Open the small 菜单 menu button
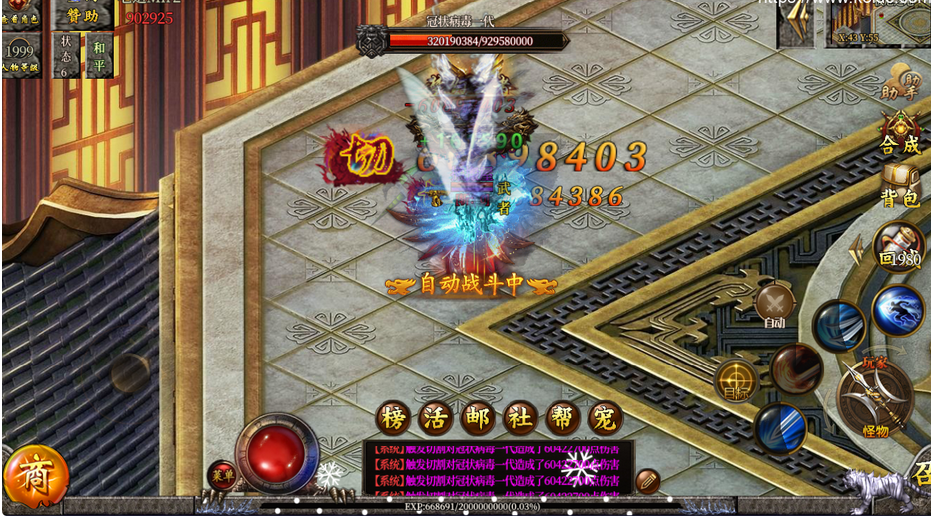Viewport: 931px width, 518px height. click(222, 476)
